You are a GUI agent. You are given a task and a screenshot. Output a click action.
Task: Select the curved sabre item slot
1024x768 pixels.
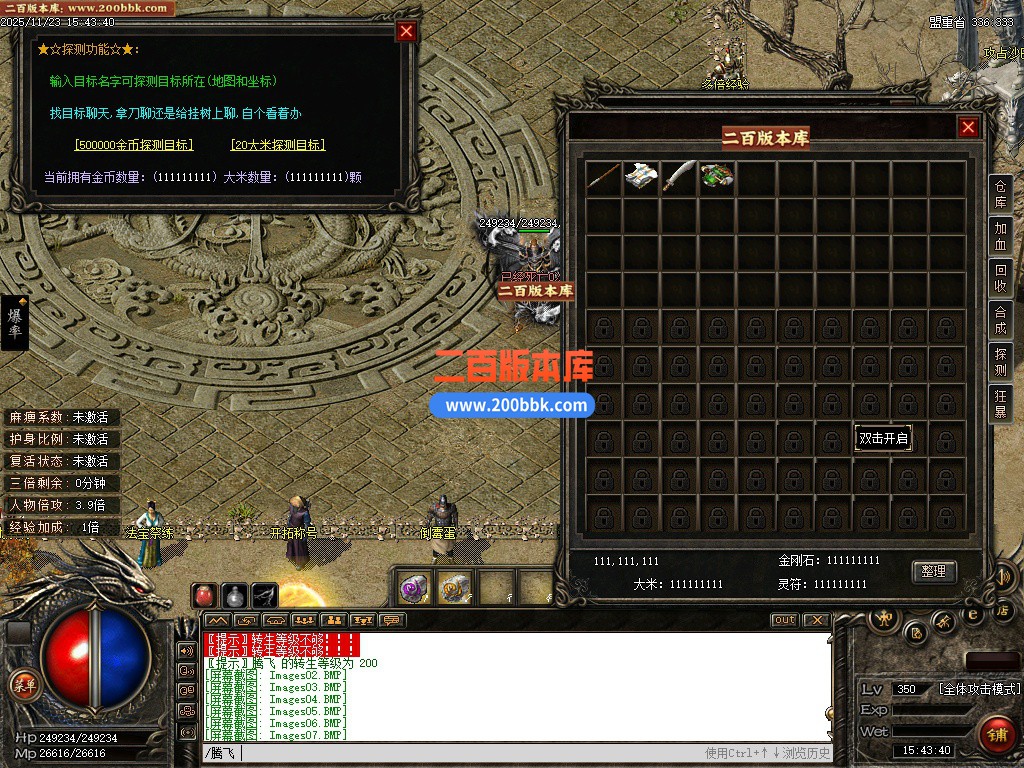(x=679, y=178)
